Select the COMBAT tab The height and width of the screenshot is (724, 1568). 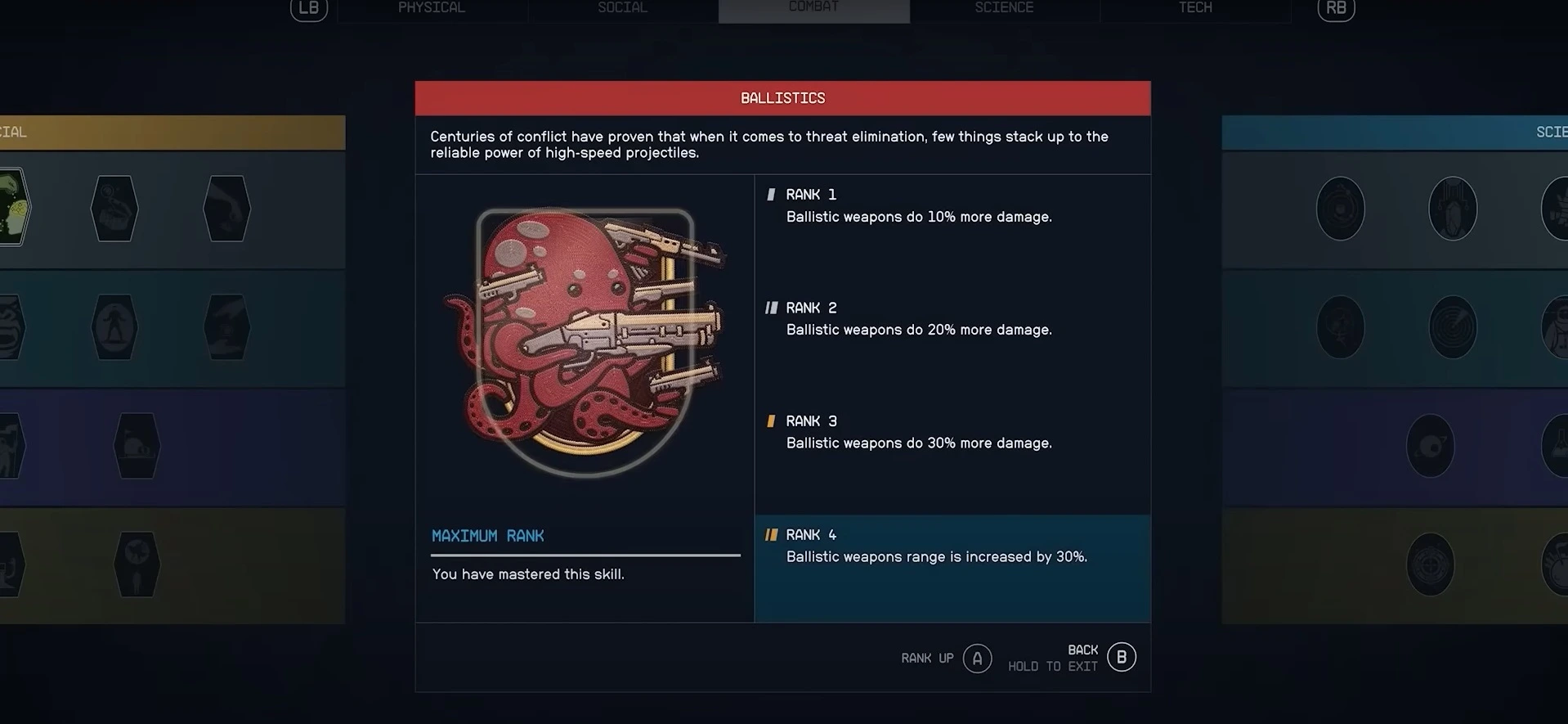[x=813, y=7]
